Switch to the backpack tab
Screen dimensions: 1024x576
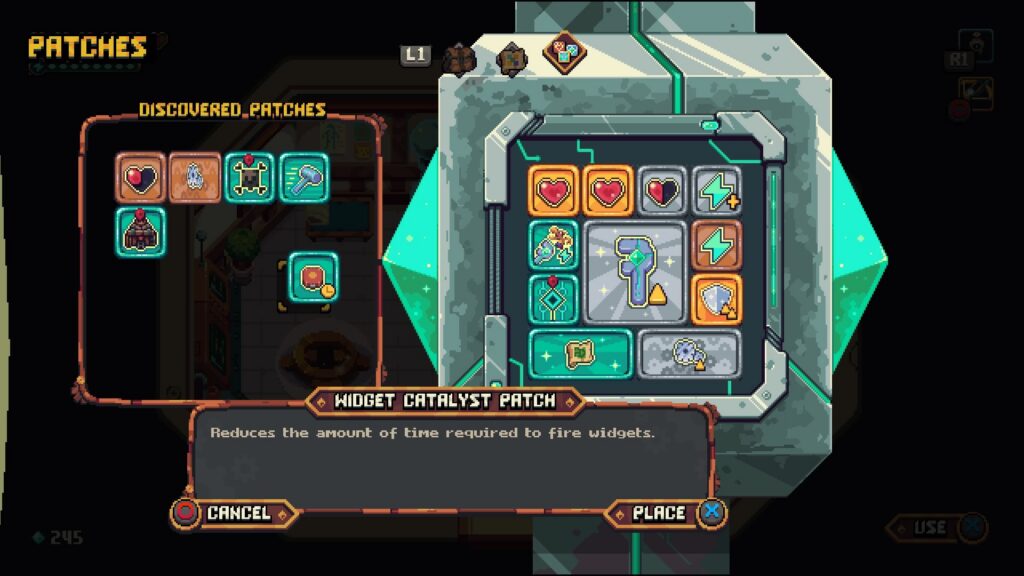[x=458, y=58]
